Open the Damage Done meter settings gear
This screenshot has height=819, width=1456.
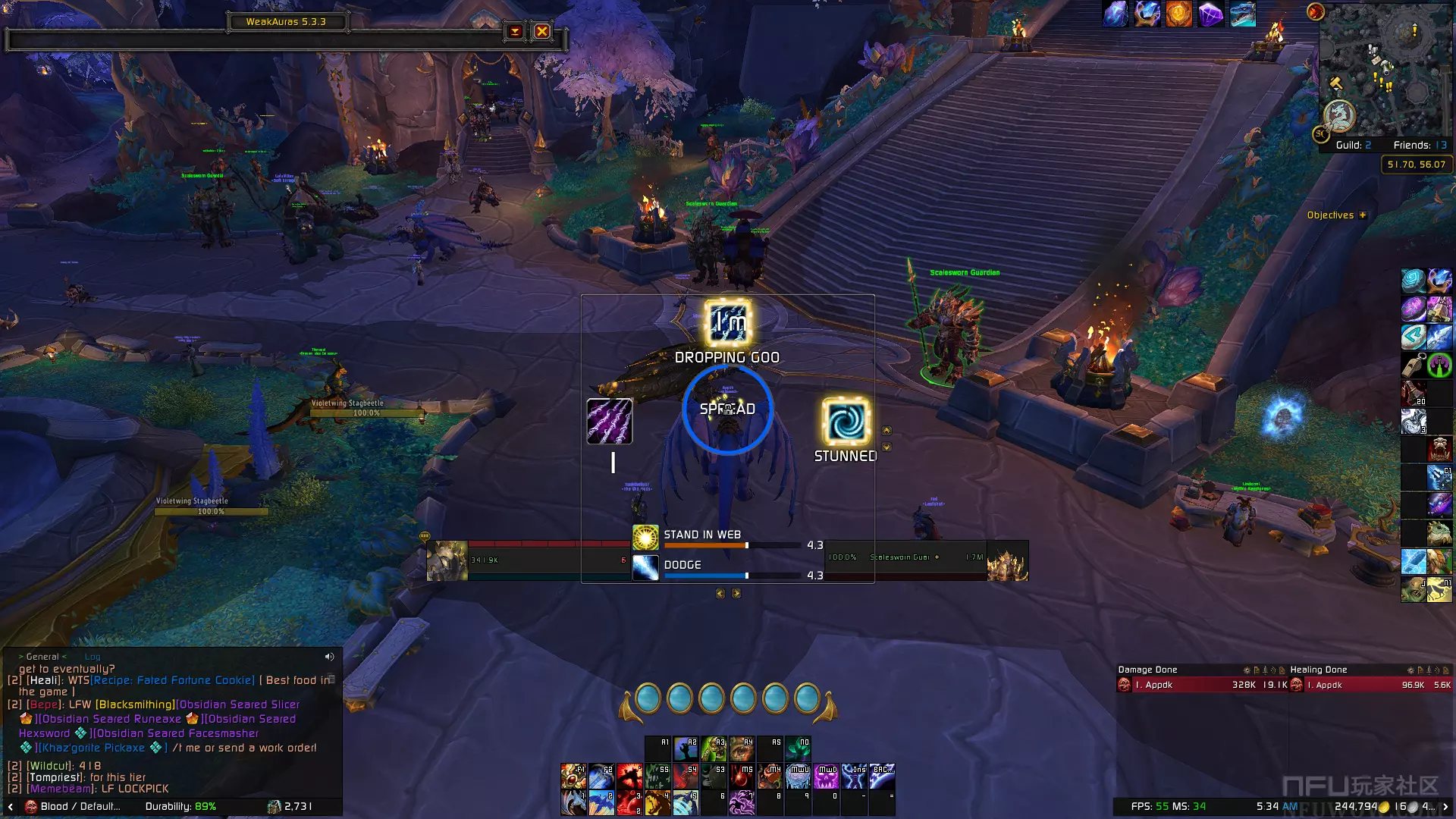coord(1247,670)
